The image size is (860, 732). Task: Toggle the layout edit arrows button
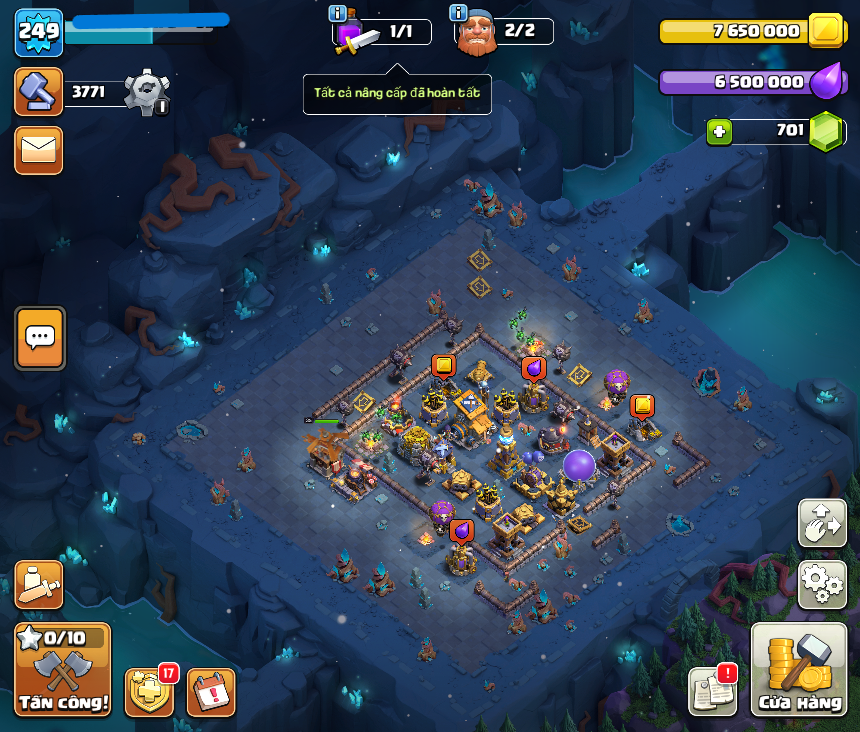[822, 523]
